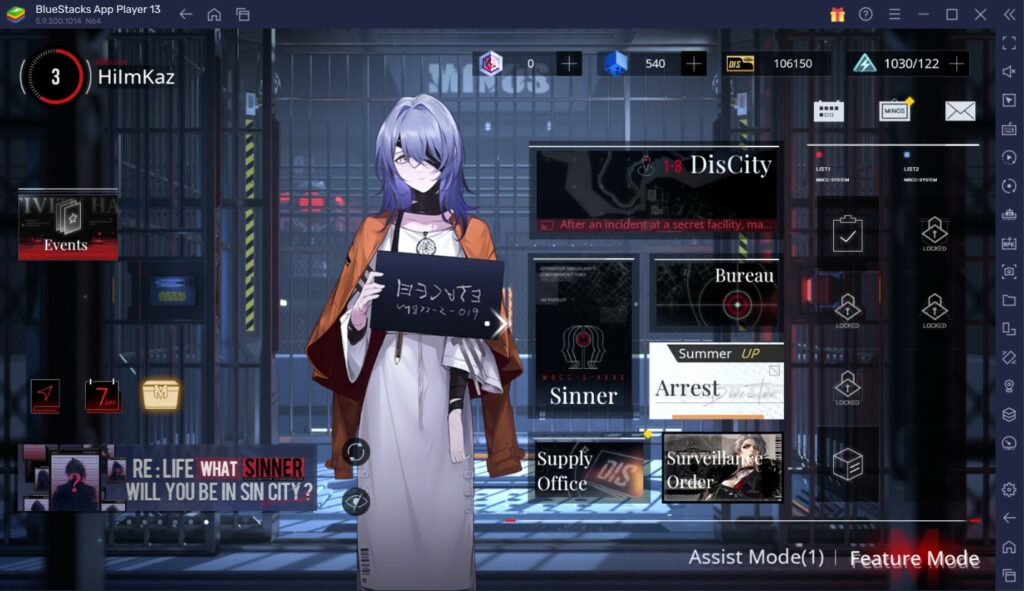Open the Re:Life Sinner promo banner
The image size is (1024, 591).
167,478
